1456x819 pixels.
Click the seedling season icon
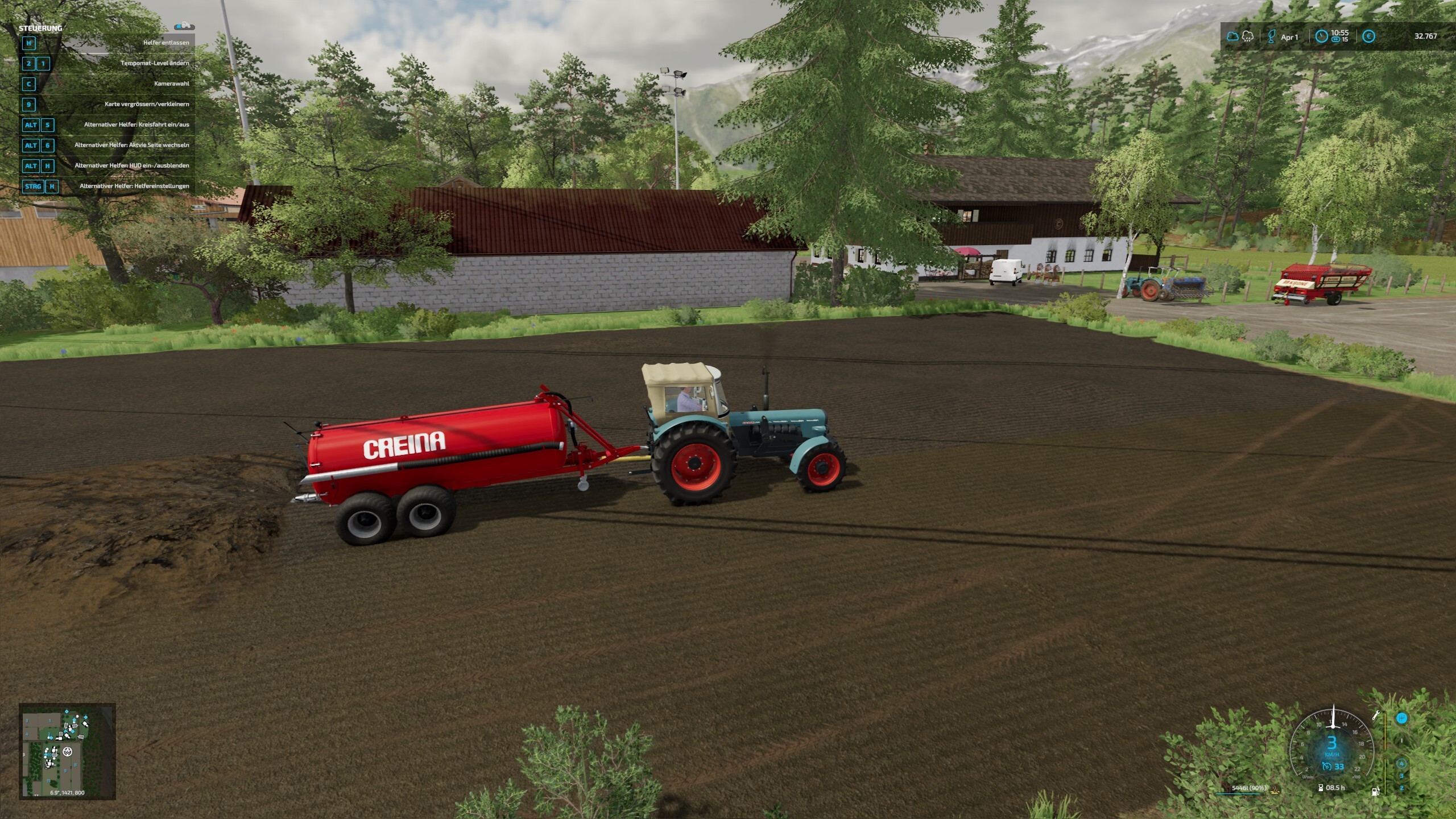coord(1272,36)
